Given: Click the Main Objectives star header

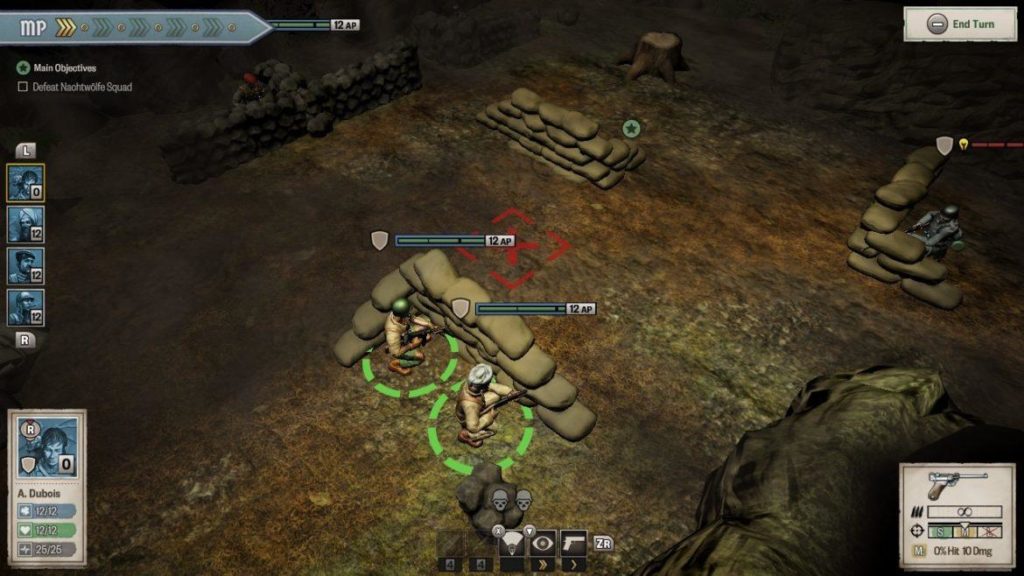Looking at the screenshot, I should pyautogui.click(x=23, y=68).
